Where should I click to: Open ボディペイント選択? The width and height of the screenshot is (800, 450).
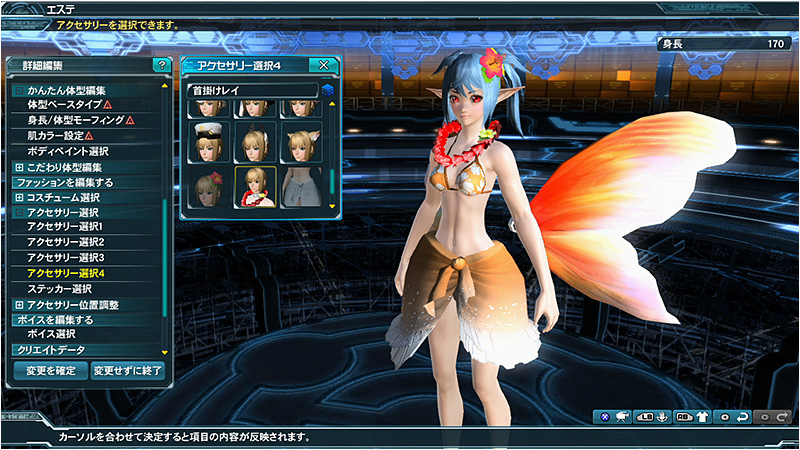[68, 151]
